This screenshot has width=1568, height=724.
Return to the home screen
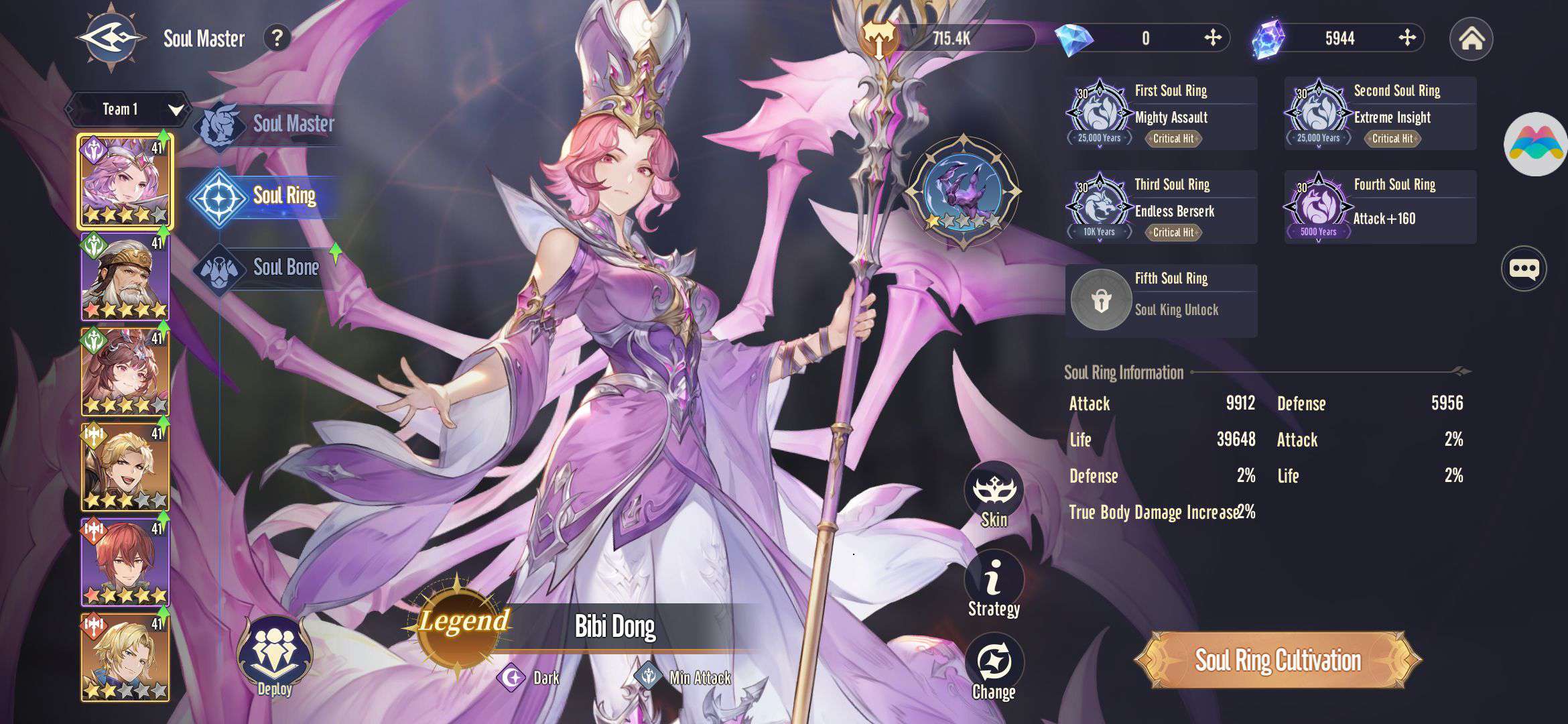tap(1471, 39)
